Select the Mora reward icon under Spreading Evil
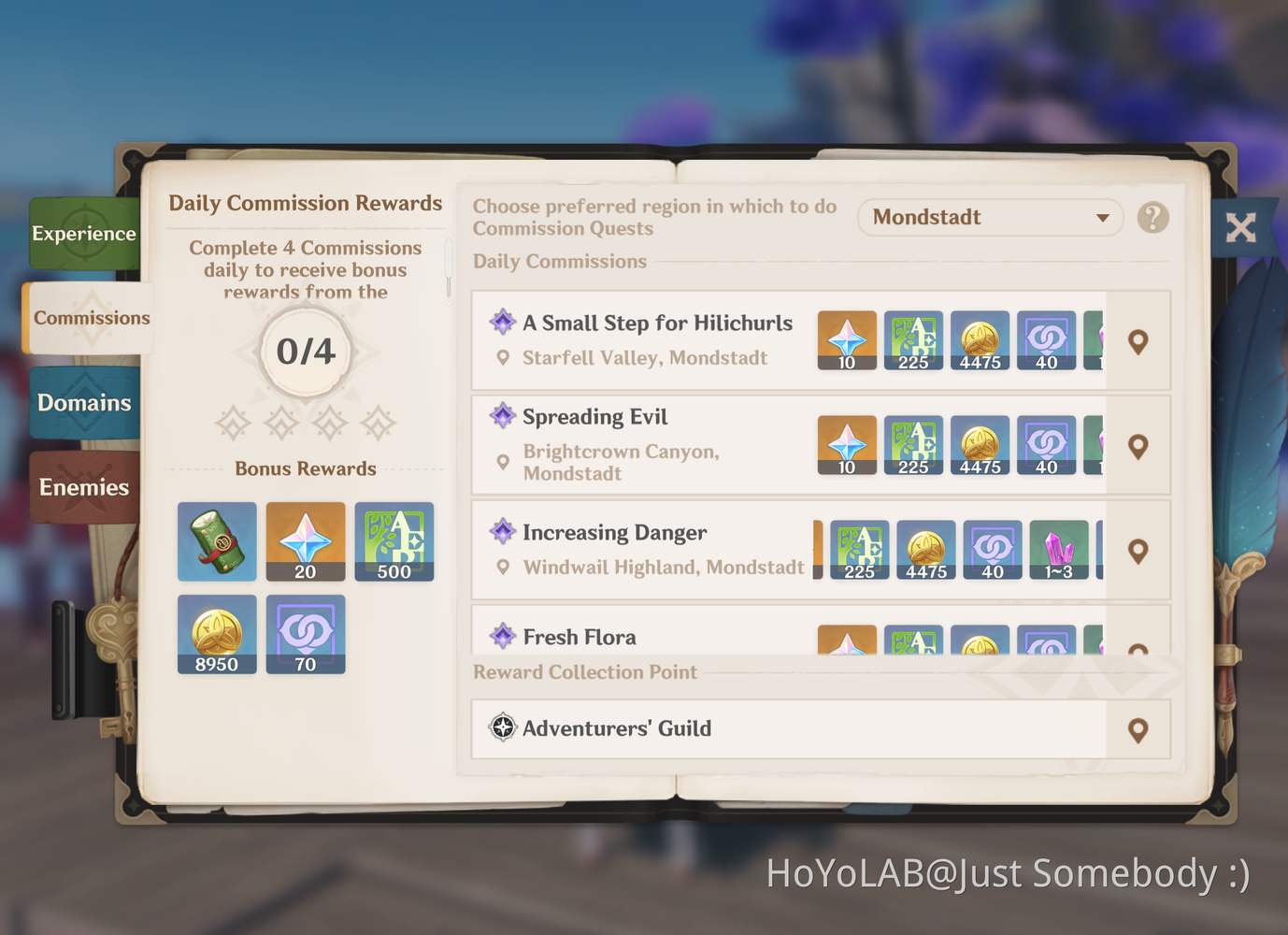Image resolution: width=1288 pixels, height=935 pixels. 980,444
